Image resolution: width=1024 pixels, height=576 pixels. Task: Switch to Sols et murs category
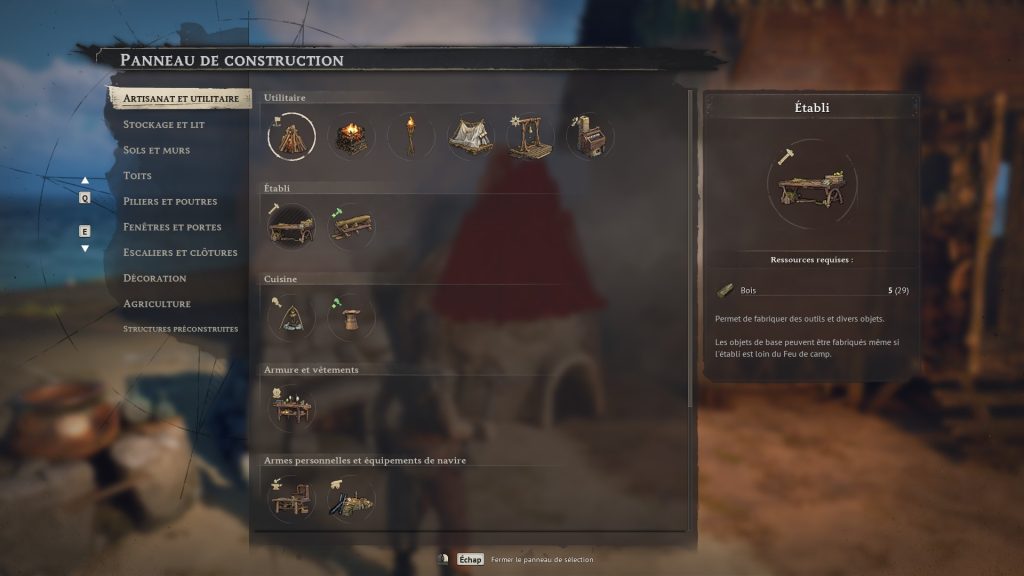156,150
